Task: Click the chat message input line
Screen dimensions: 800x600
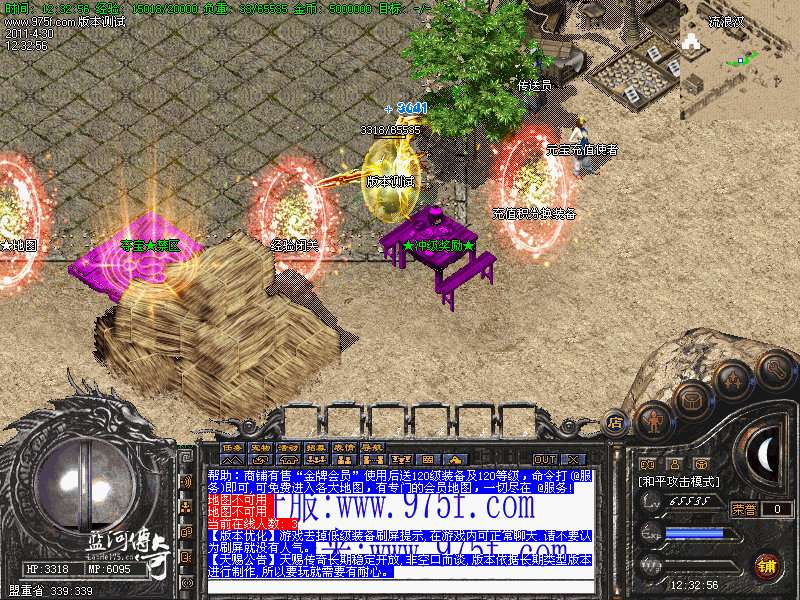Action: pyautogui.click(x=400, y=586)
